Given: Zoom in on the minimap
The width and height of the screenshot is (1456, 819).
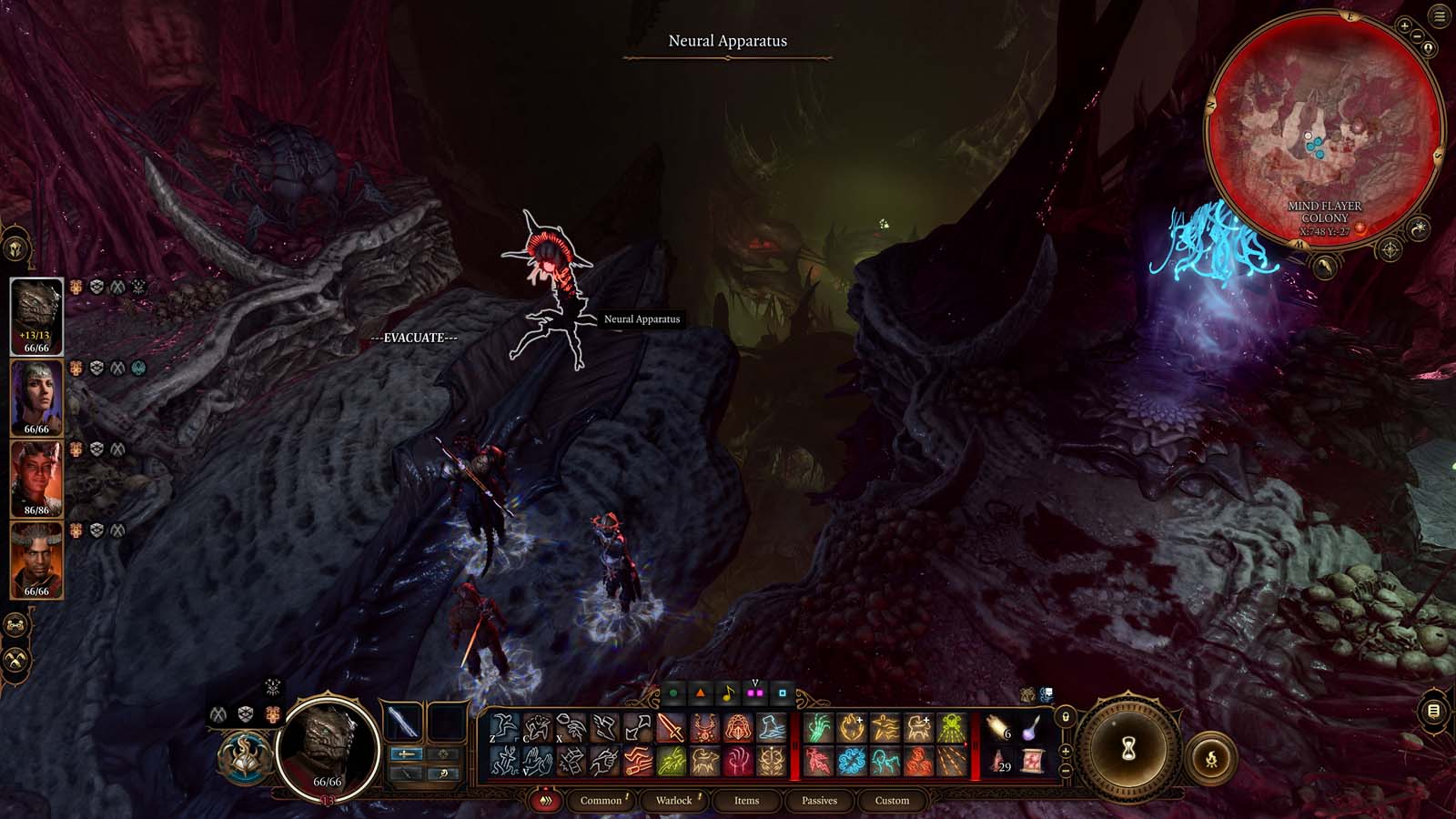Looking at the screenshot, I should pos(1404,26).
